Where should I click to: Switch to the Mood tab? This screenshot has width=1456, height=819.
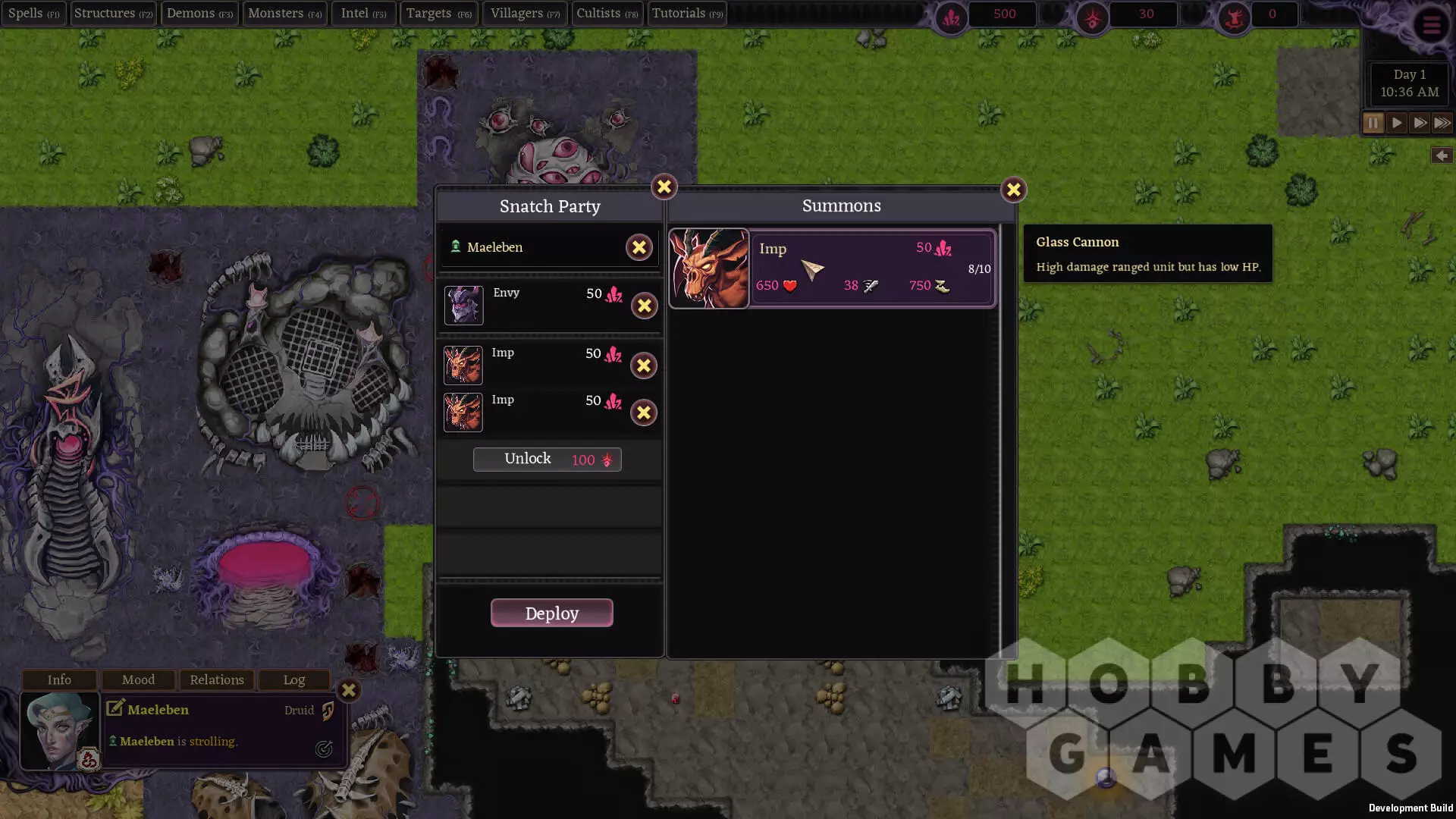[138, 679]
